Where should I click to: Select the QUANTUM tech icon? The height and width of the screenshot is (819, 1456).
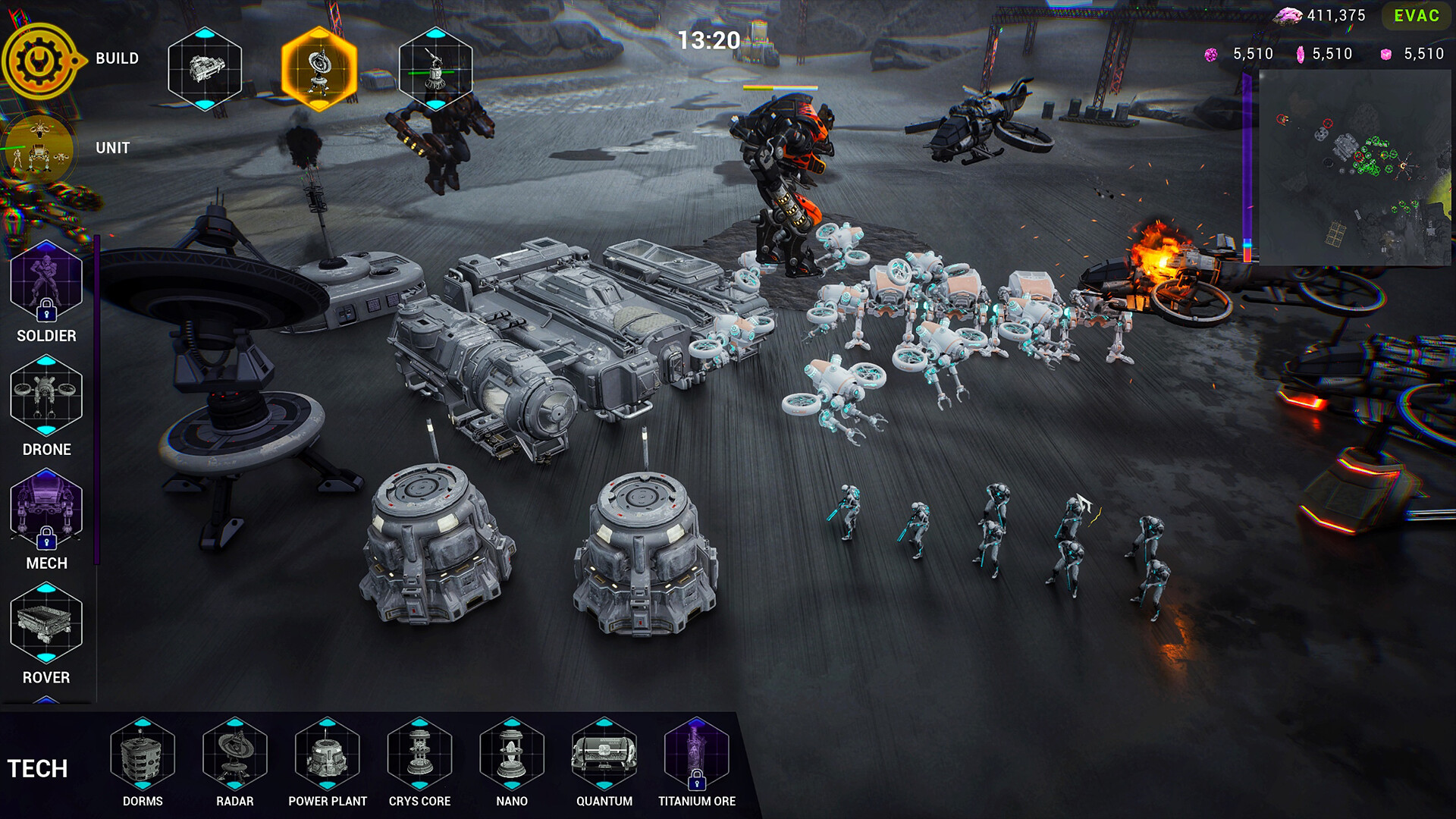[604, 754]
